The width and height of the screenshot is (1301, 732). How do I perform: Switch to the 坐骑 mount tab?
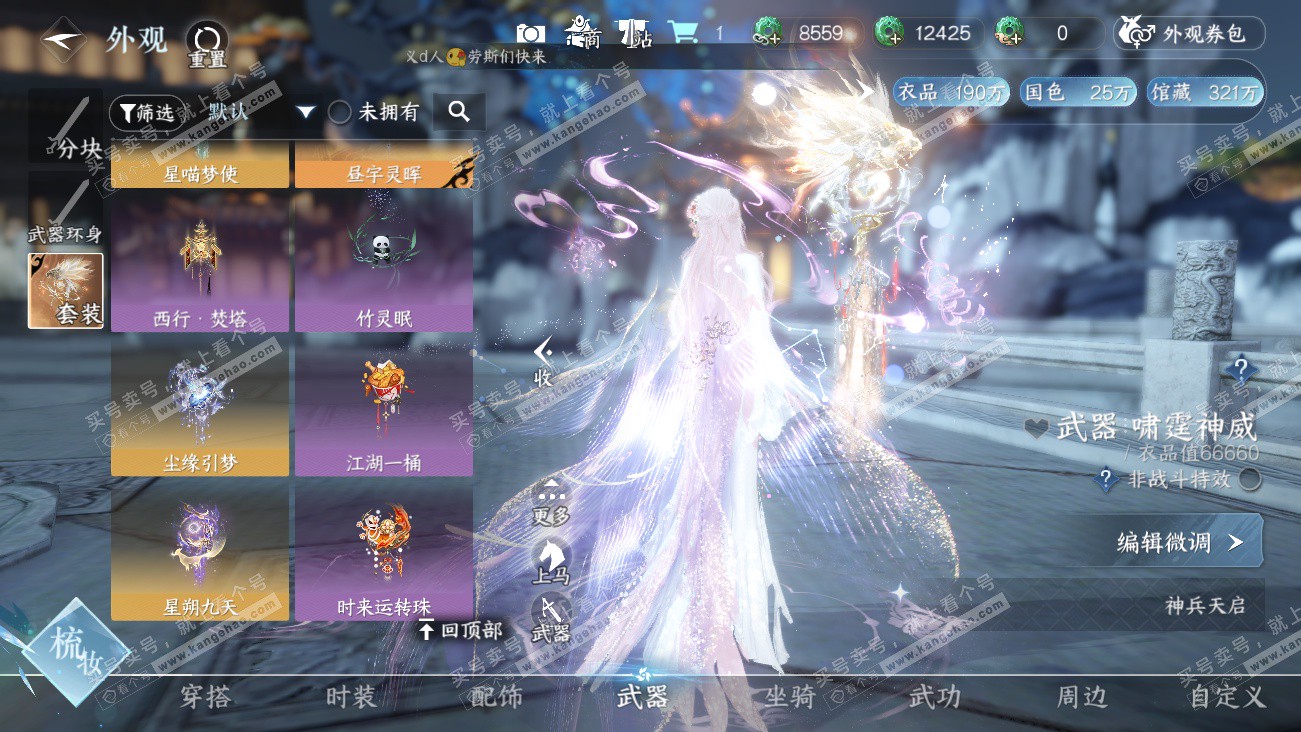(x=790, y=697)
